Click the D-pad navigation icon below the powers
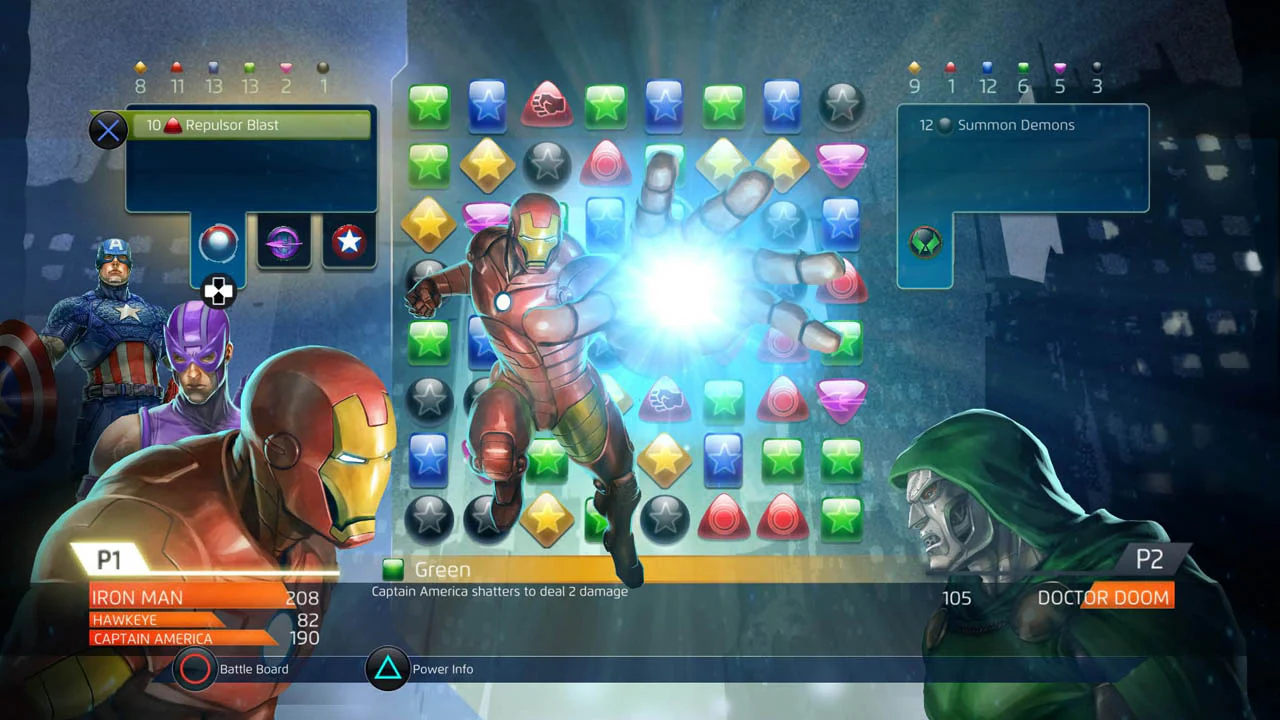This screenshot has height=720, width=1280. pos(218,291)
